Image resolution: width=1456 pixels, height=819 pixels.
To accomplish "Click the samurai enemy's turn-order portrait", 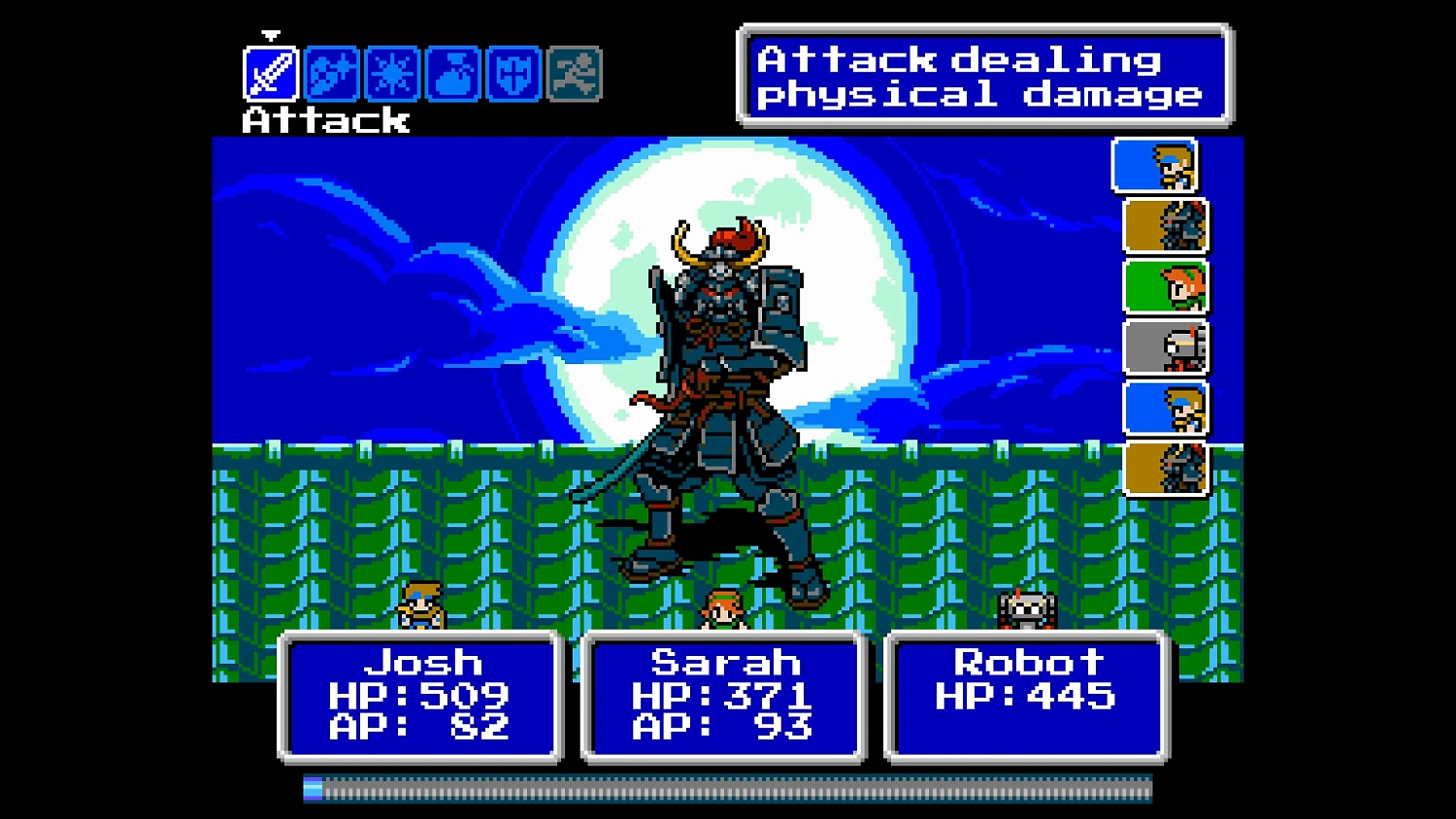I will click(1163, 225).
